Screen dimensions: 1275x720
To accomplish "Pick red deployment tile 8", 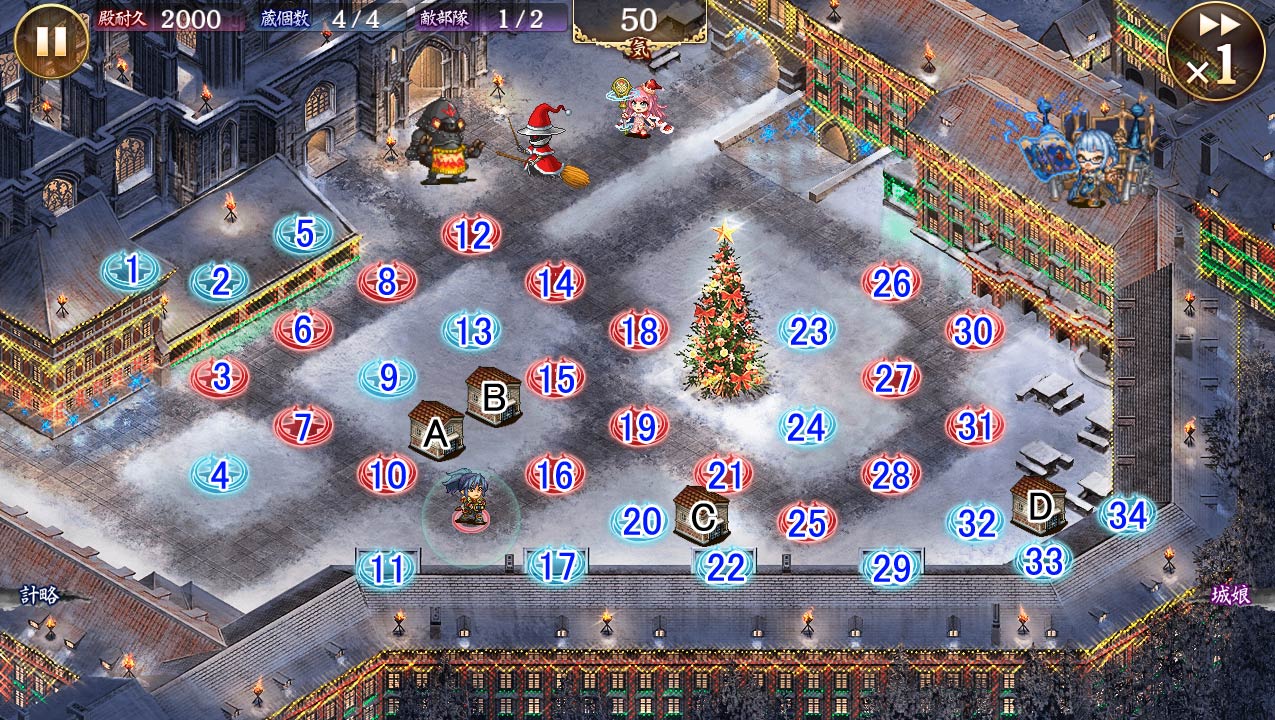I will coord(387,283).
